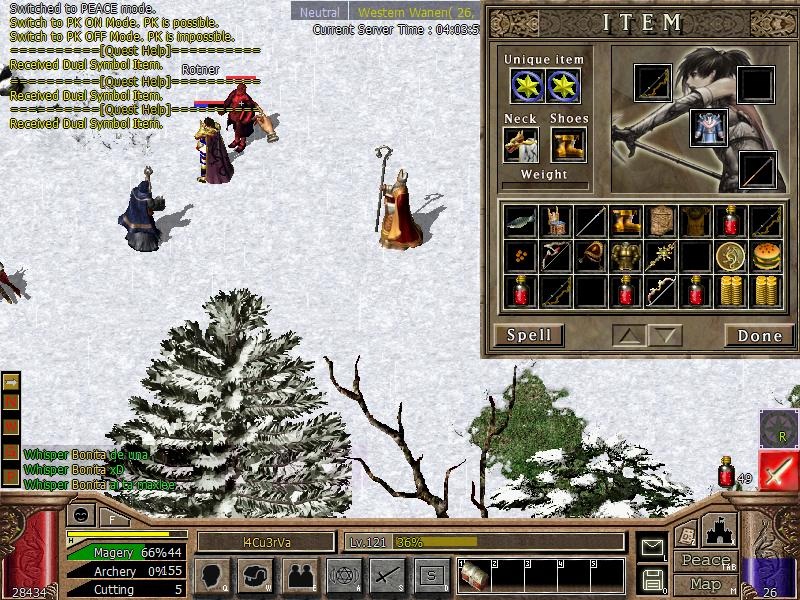Select the Shoes equipment slot

tap(568, 145)
